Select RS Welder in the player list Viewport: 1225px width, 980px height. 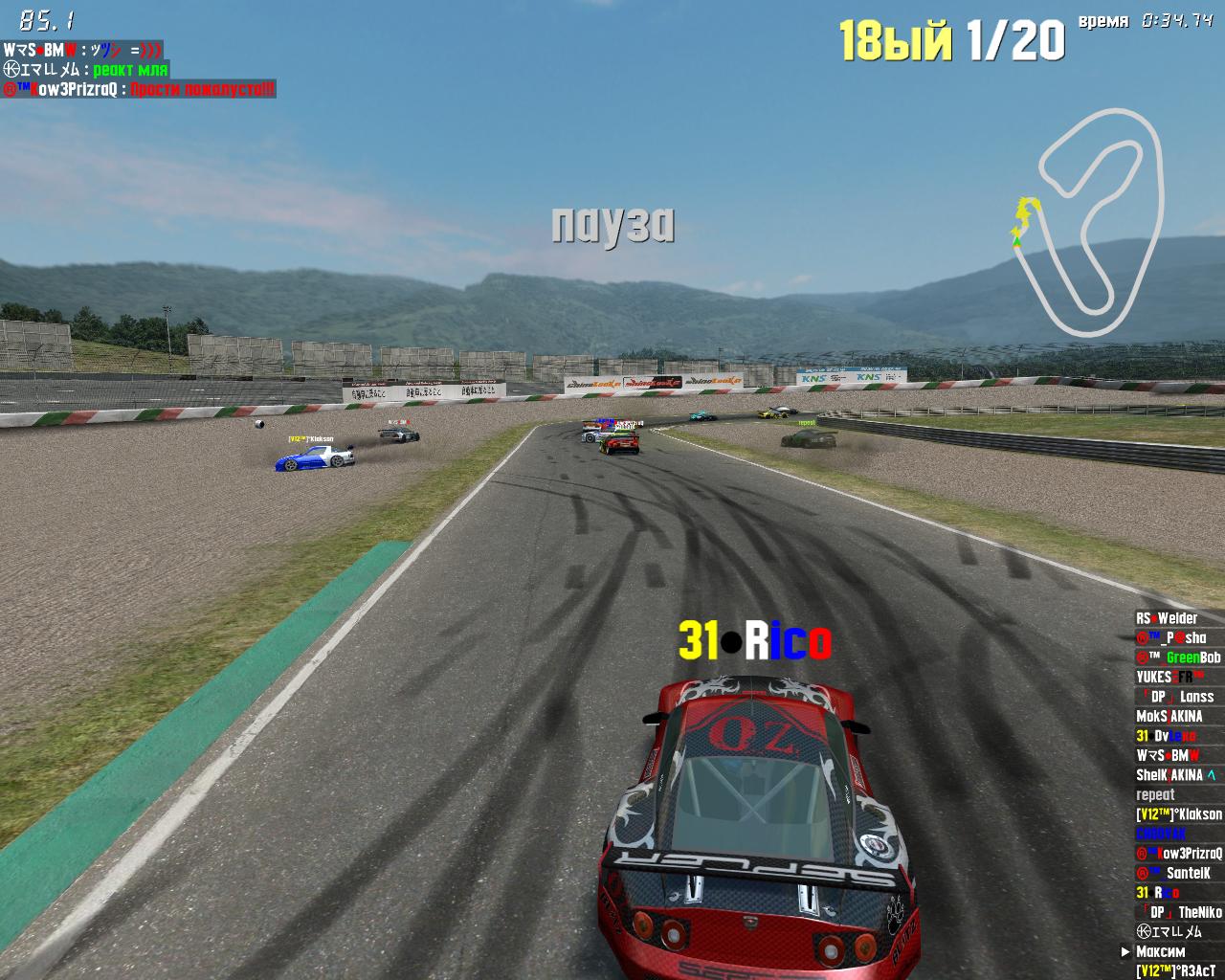1167,618
